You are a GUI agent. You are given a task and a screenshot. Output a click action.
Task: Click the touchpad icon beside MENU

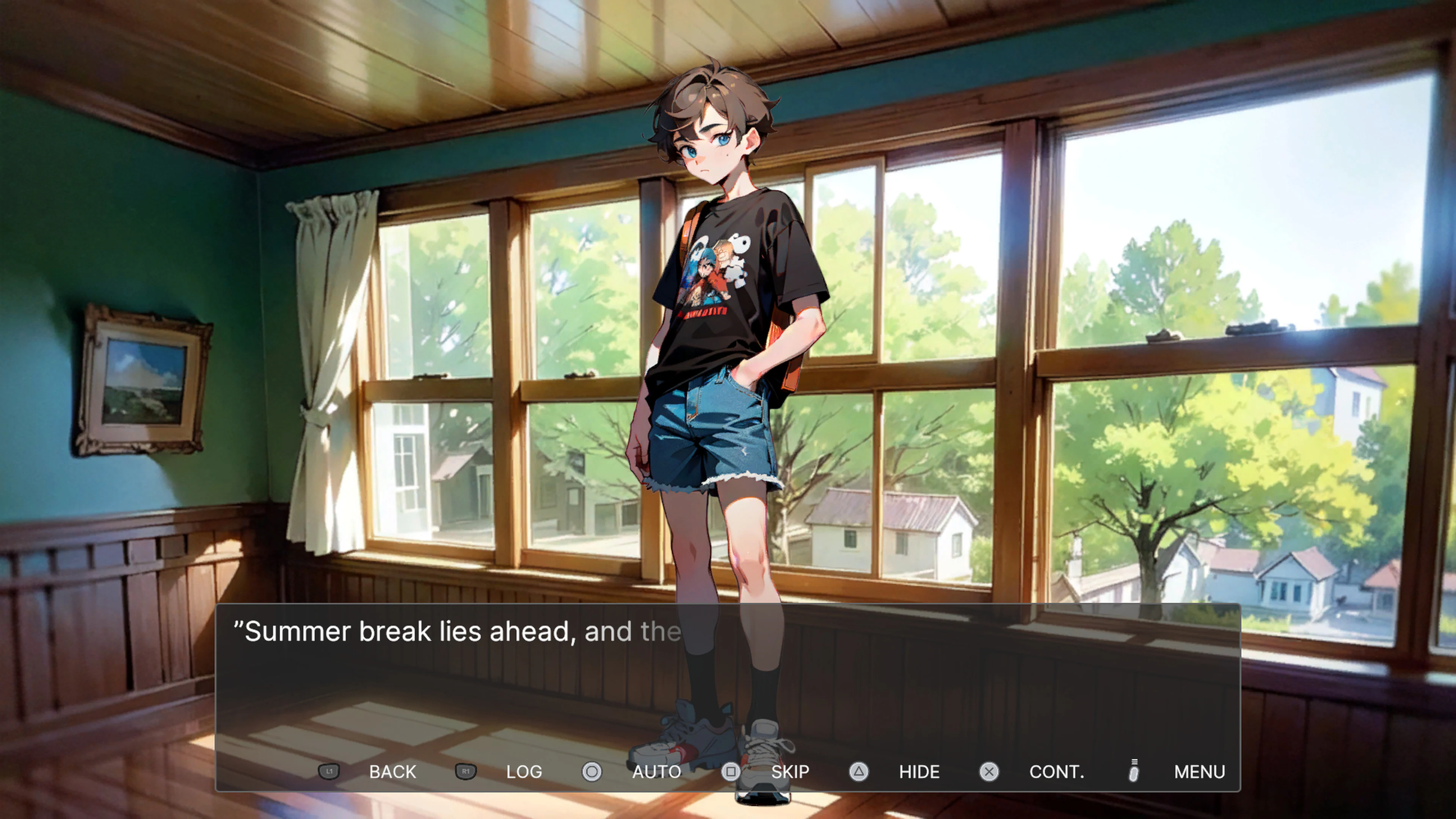[x=1133, y=772]
